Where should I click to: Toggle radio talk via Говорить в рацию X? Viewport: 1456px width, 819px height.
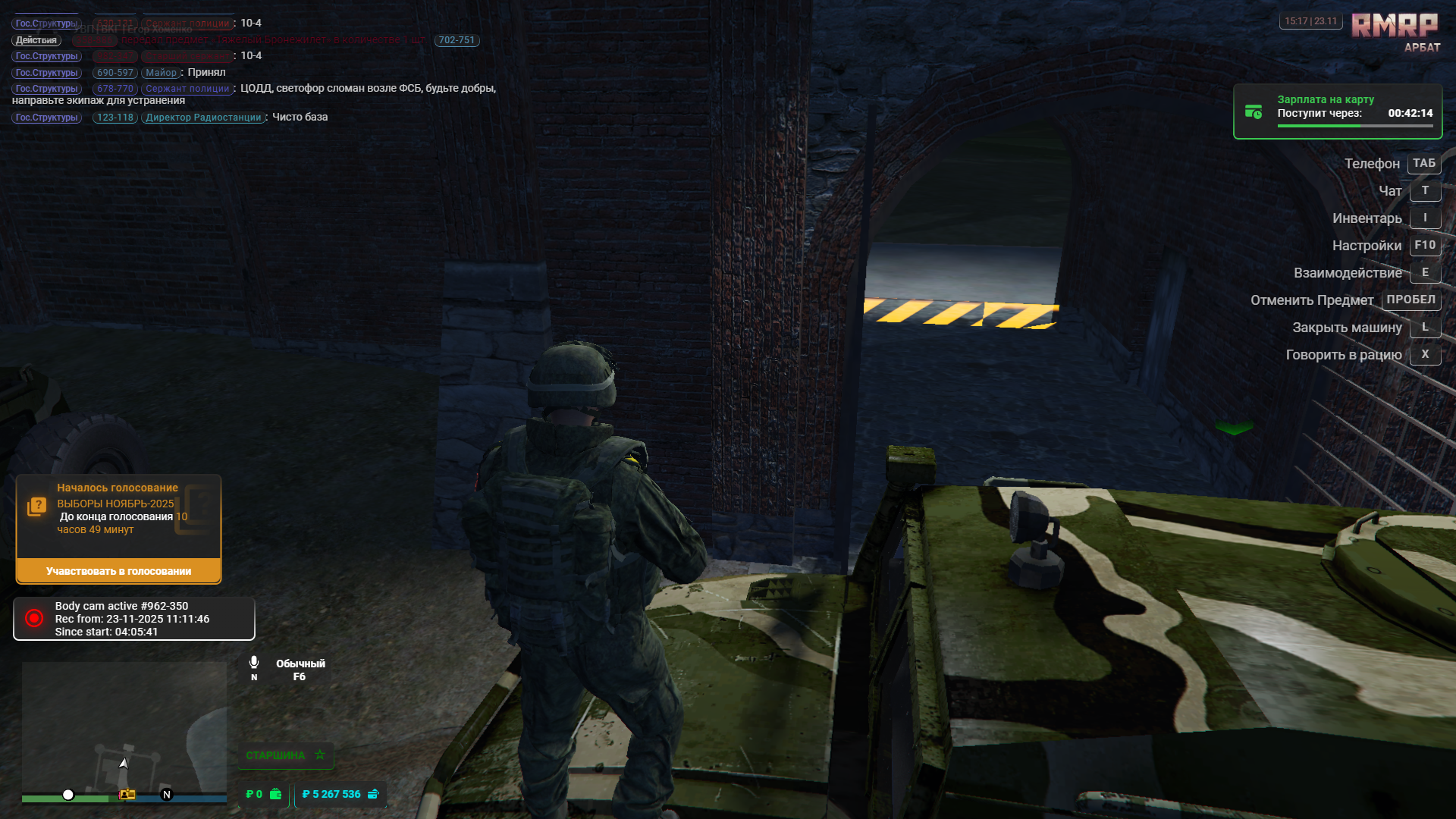point(1425,354)
